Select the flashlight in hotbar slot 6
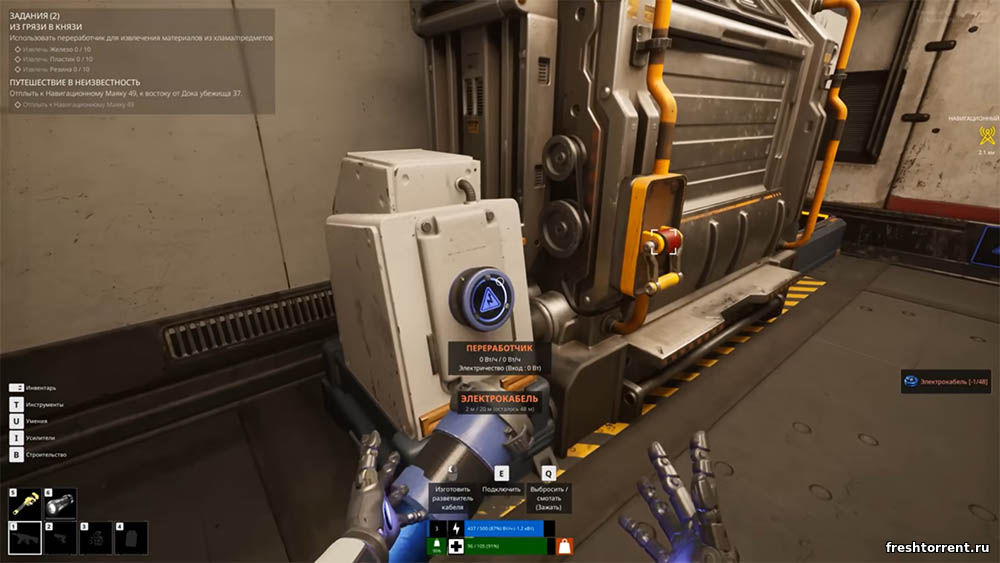The width and height of the screenshot is (1000, 563). pyautogui.click(x=61, y=503)
